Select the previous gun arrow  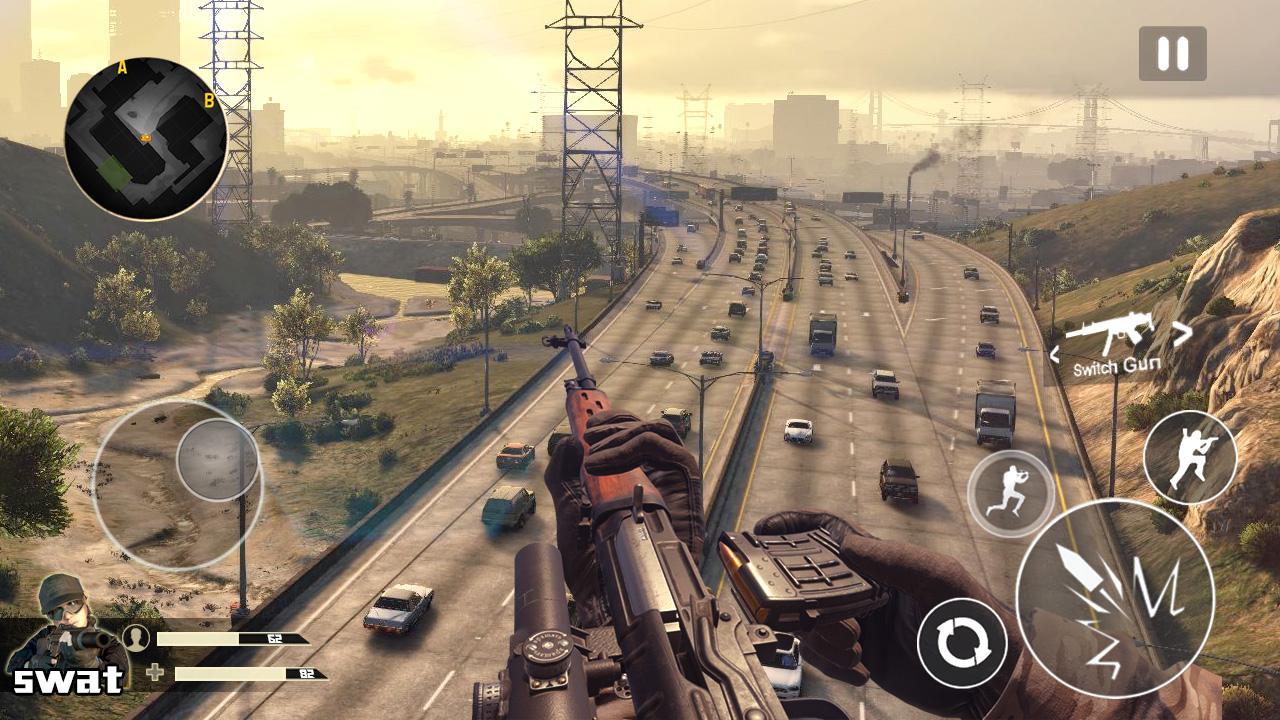pos(1055,353)
